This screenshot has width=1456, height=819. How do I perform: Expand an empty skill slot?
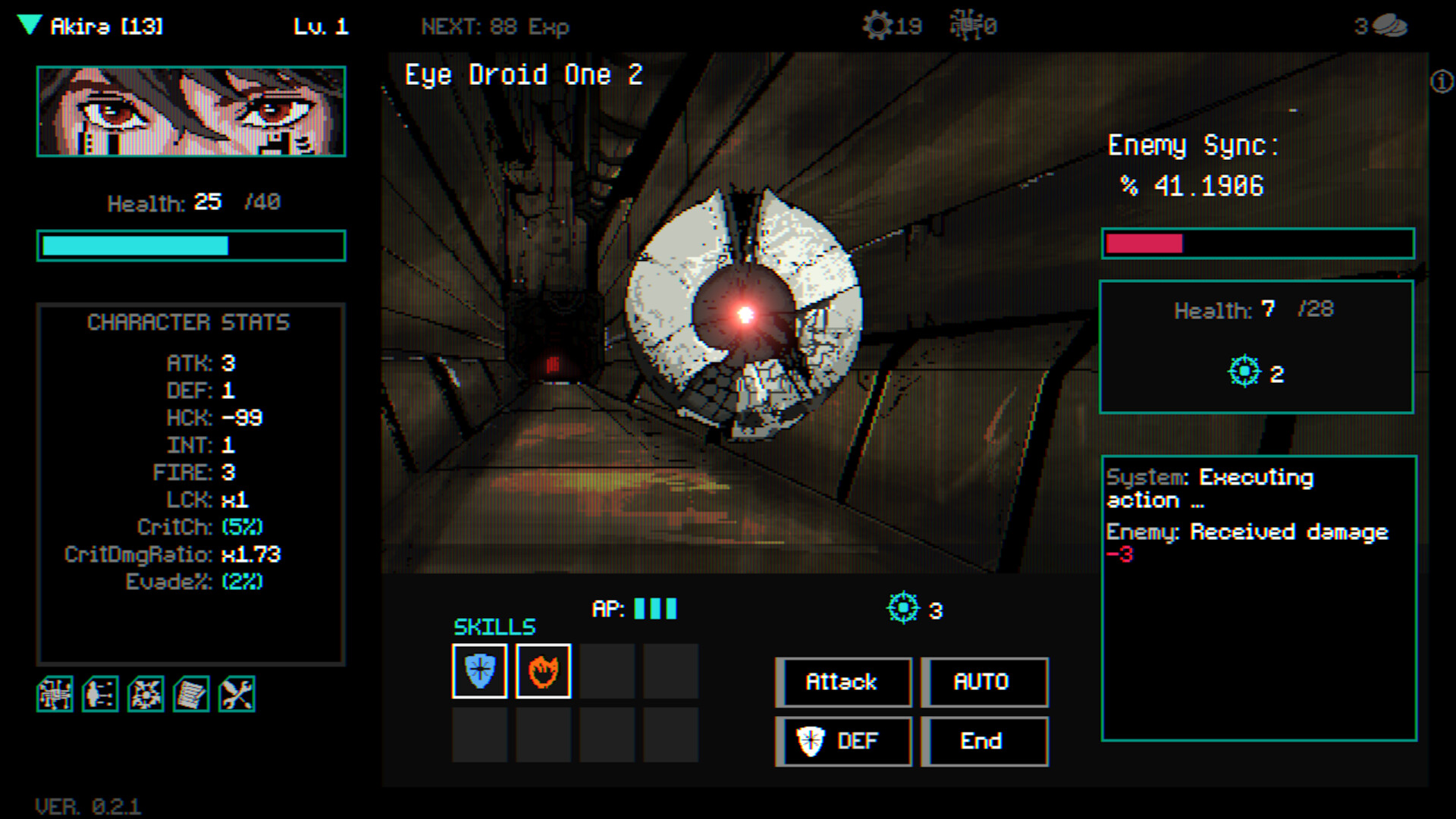[607, 670]
